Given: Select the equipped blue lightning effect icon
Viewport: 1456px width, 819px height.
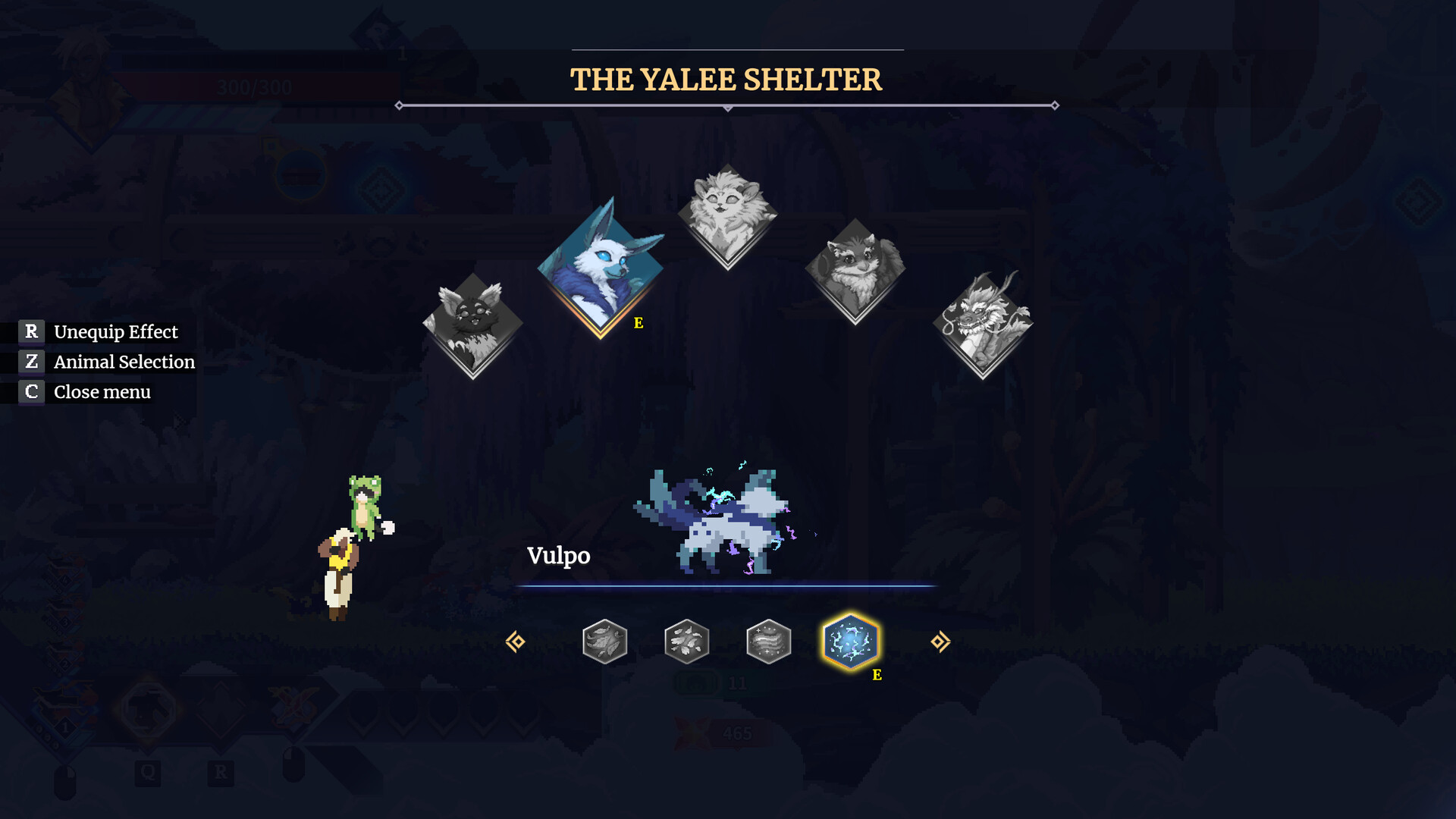Looking at the screenshot, I should click(851, 642).
